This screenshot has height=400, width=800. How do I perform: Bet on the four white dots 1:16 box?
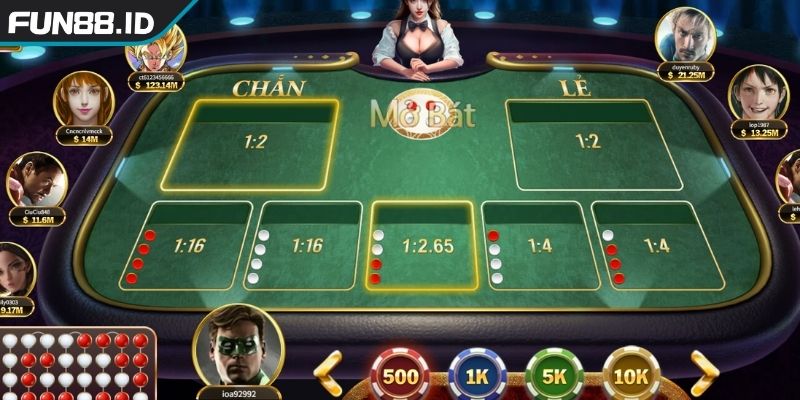pos(307,245)
